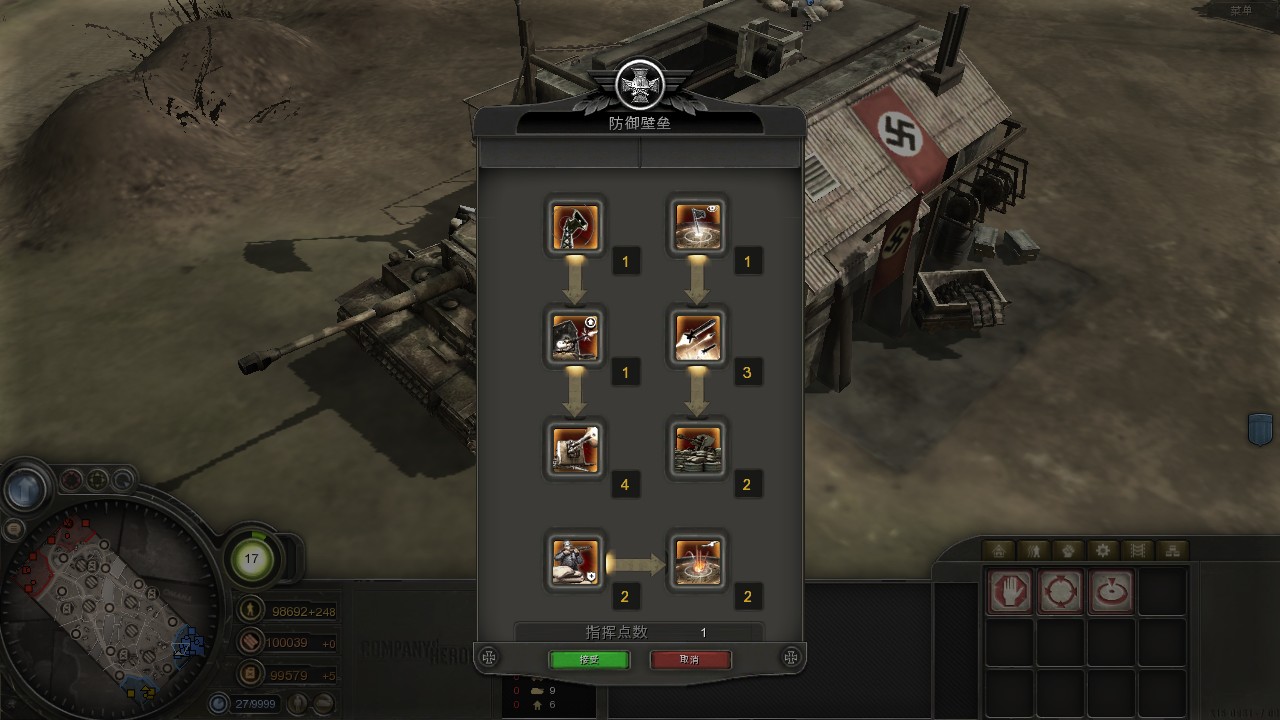This screenshot has height=720, width=1280.
Task: Use the circular arrows command icon
Action: [x=1060, y=590]
